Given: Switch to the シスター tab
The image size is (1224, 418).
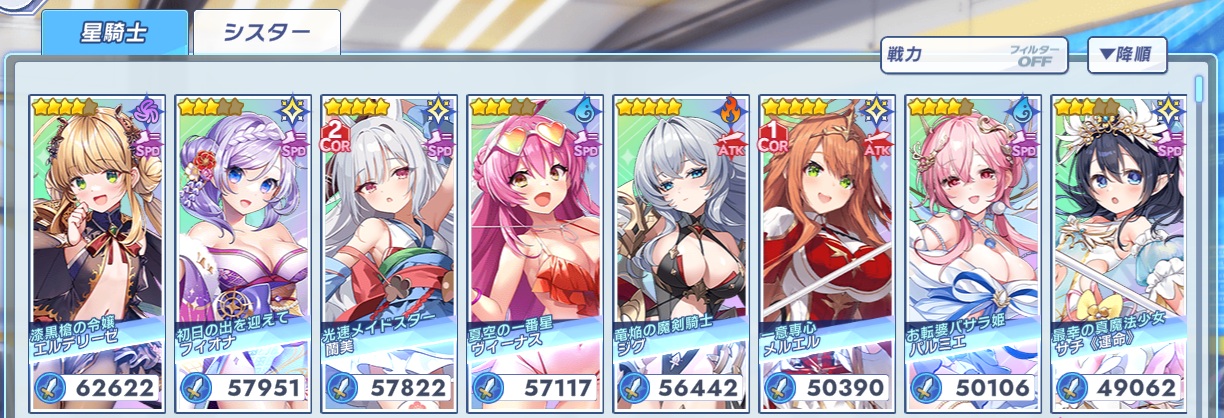Looking at the screenshot, I should point(266,33).
